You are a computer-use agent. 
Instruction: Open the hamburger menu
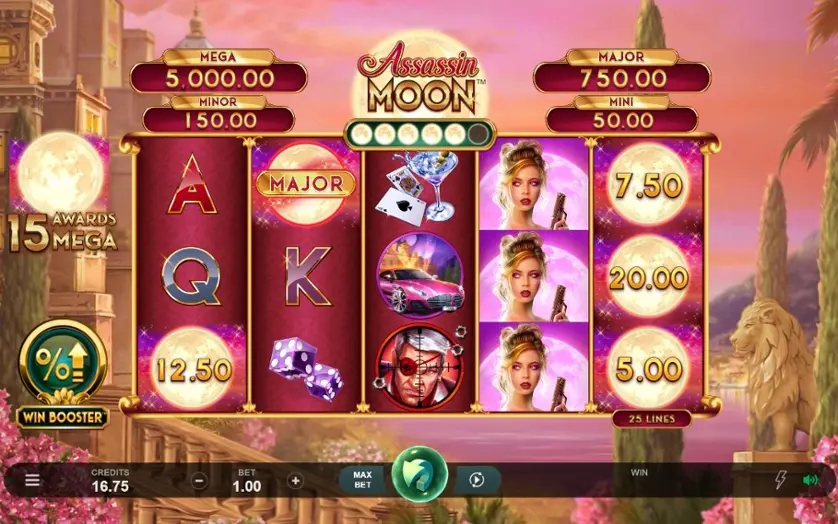(x=32, y=480)
